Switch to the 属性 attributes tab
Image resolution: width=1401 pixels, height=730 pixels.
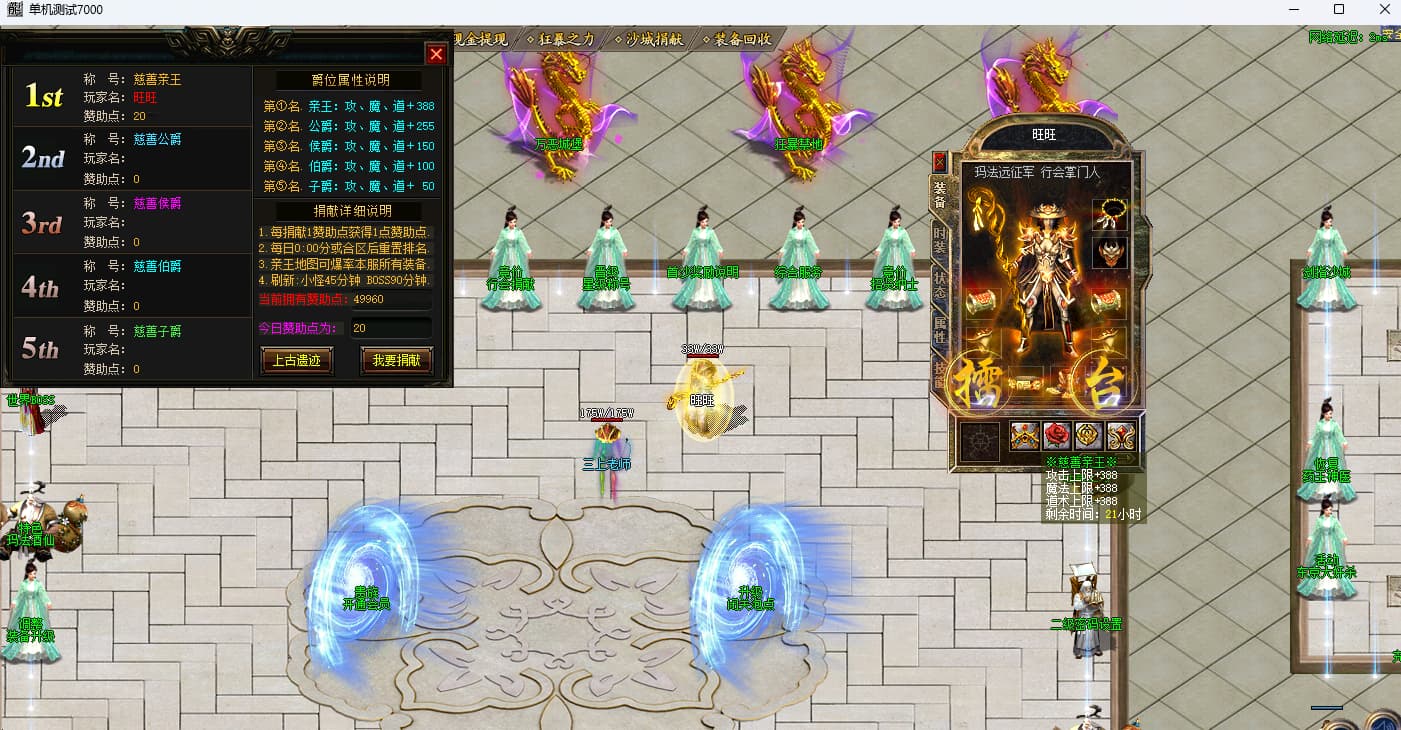tap(939, 329)
